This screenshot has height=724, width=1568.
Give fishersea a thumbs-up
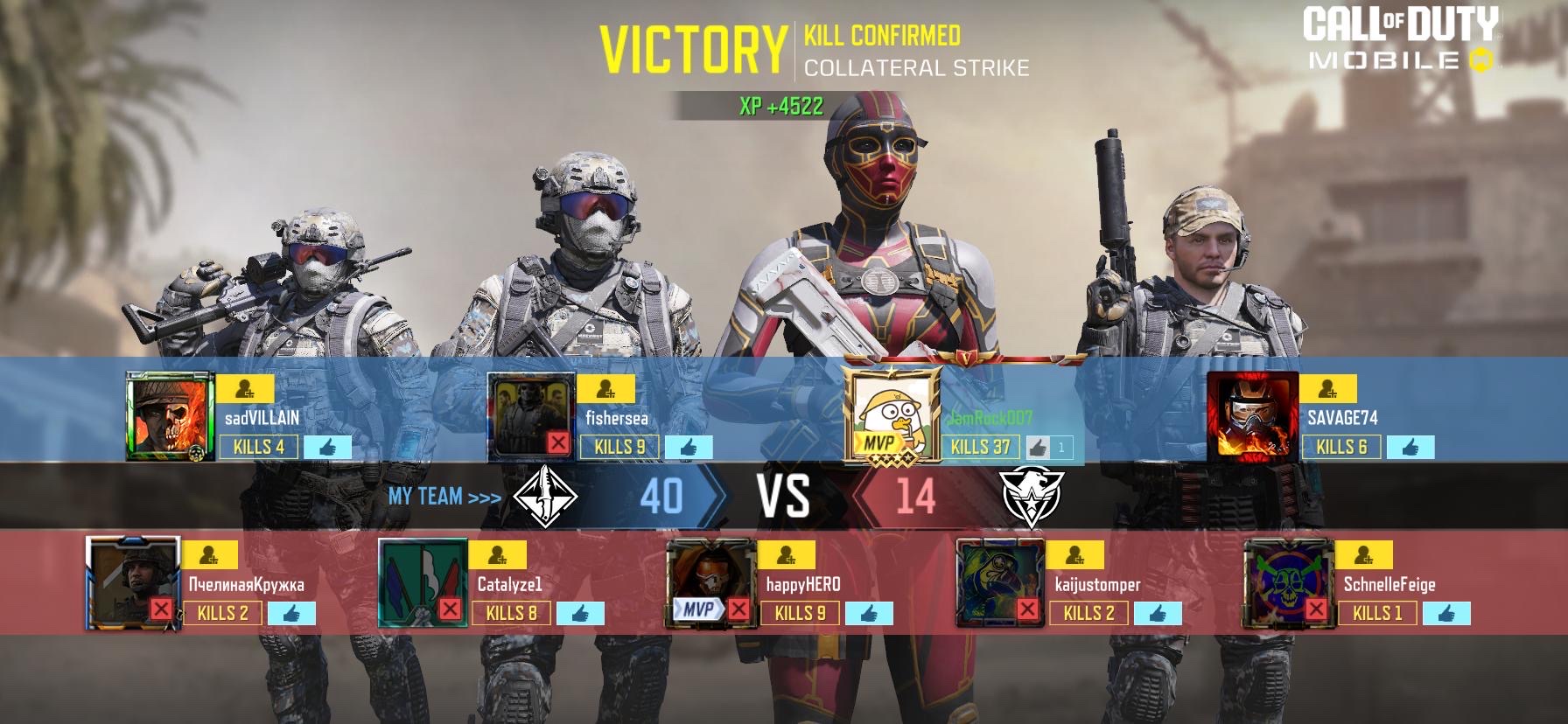click(x=688, y=448)
